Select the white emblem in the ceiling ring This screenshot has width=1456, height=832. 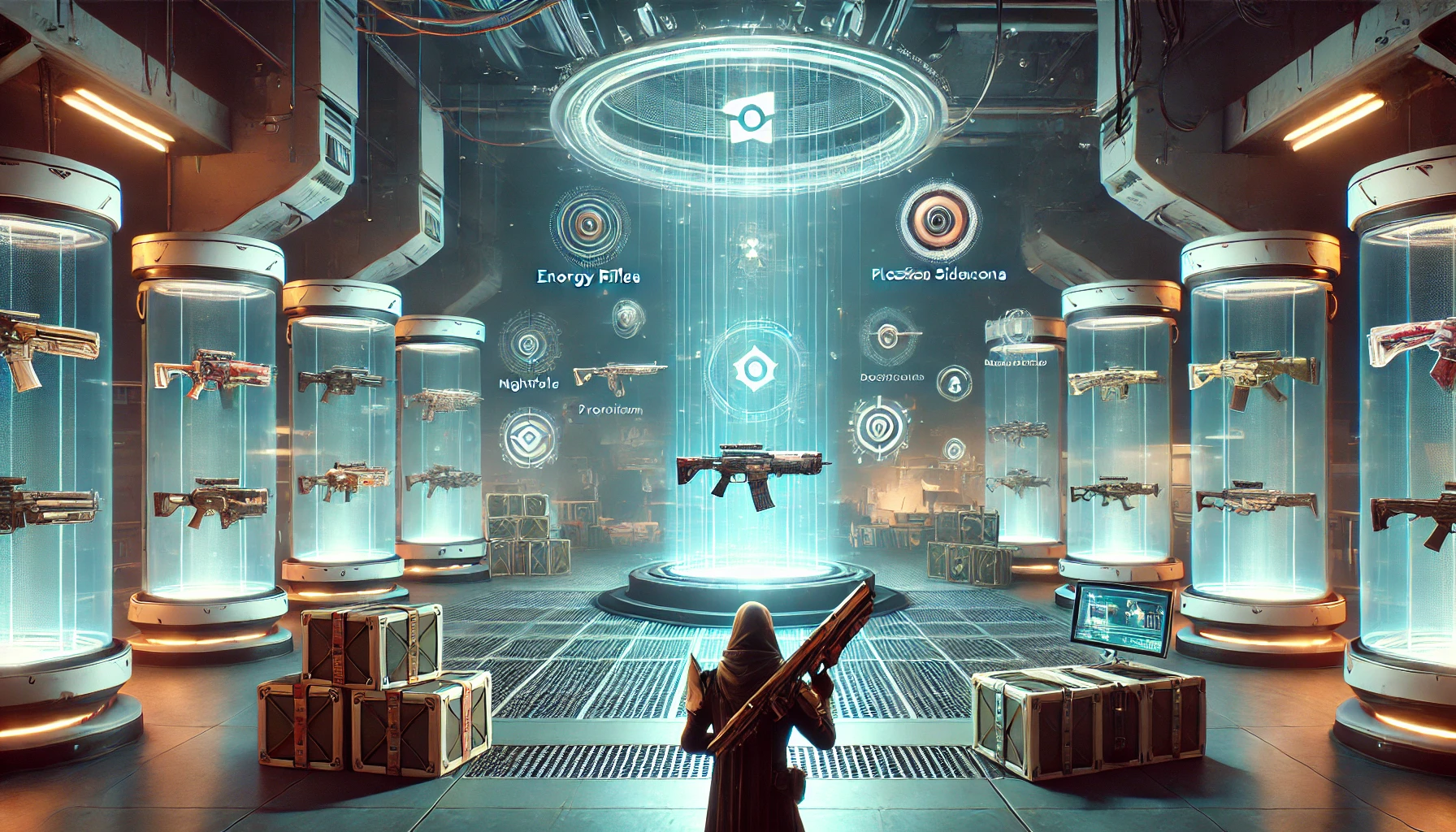(x=747, y=119)
